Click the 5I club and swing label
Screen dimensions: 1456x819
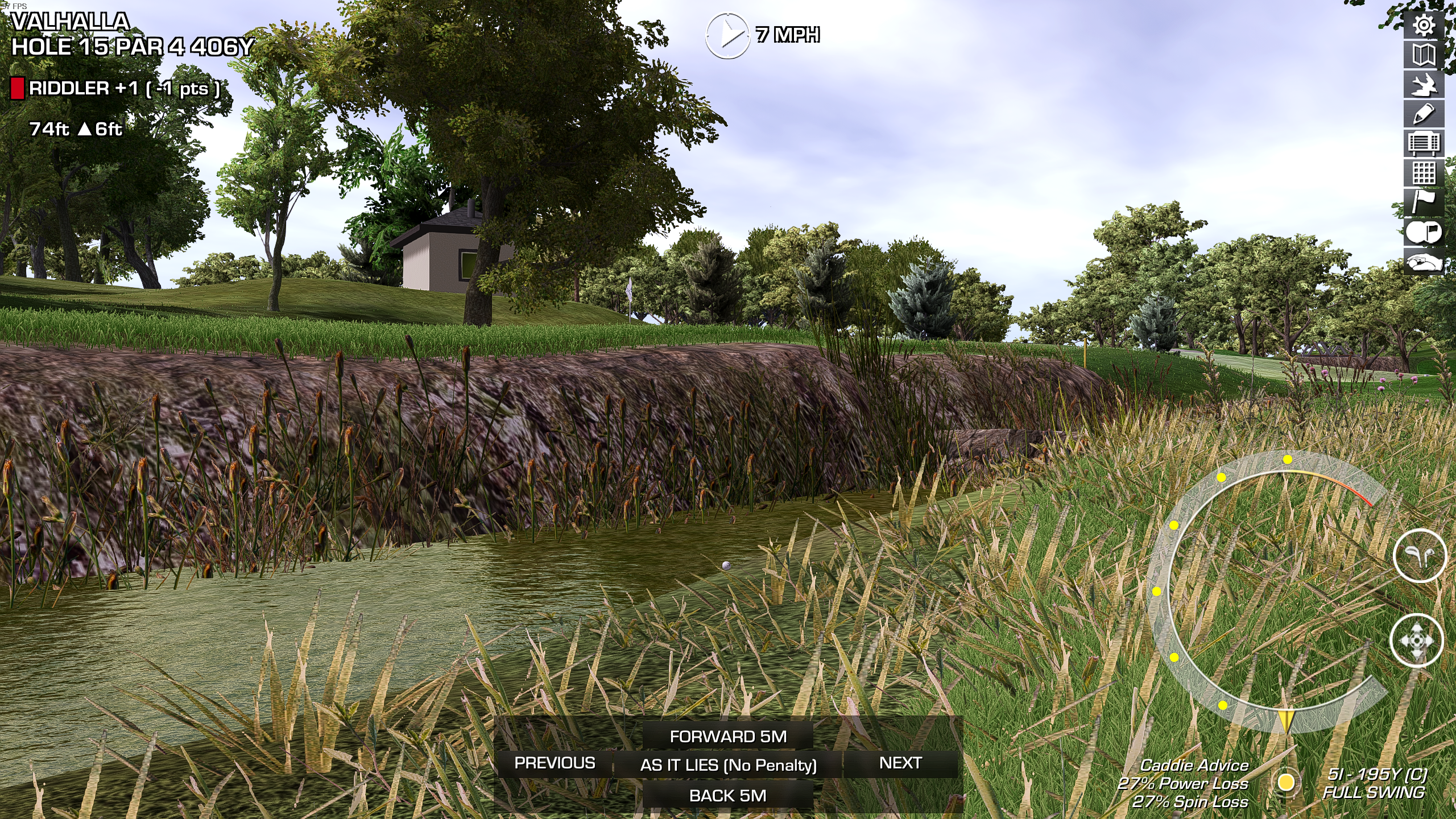coord(1374,783)
